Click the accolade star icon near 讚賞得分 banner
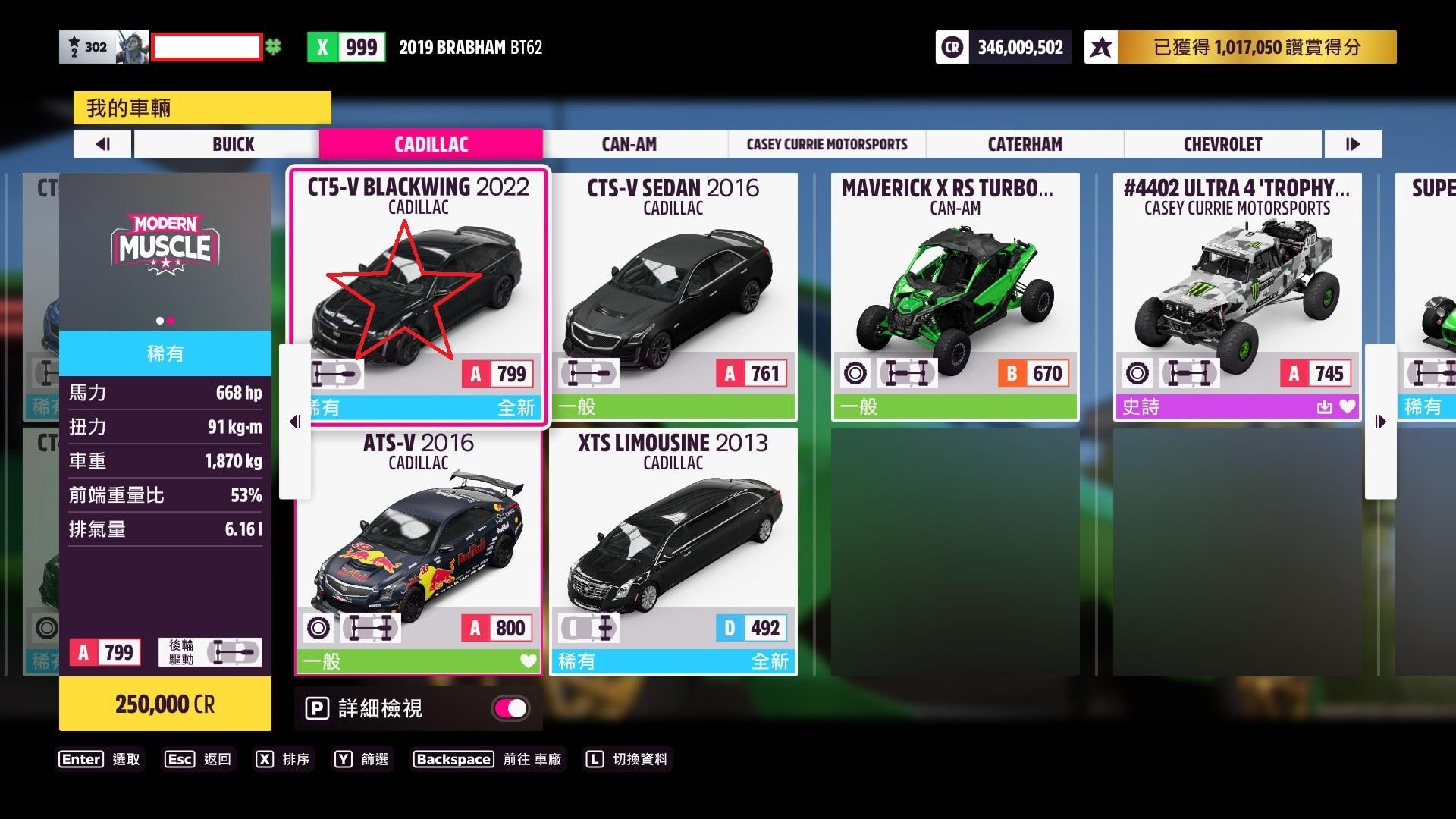The height and width of the screenshot is (819, 1456). pyautogui.click(x=1100, y=46)
